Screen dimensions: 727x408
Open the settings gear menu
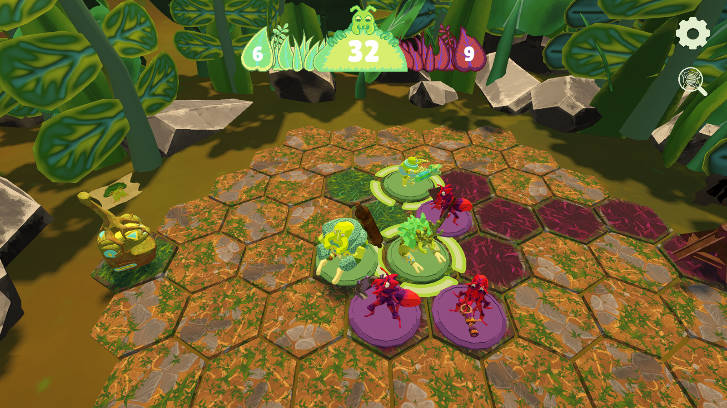coord(692,33)
